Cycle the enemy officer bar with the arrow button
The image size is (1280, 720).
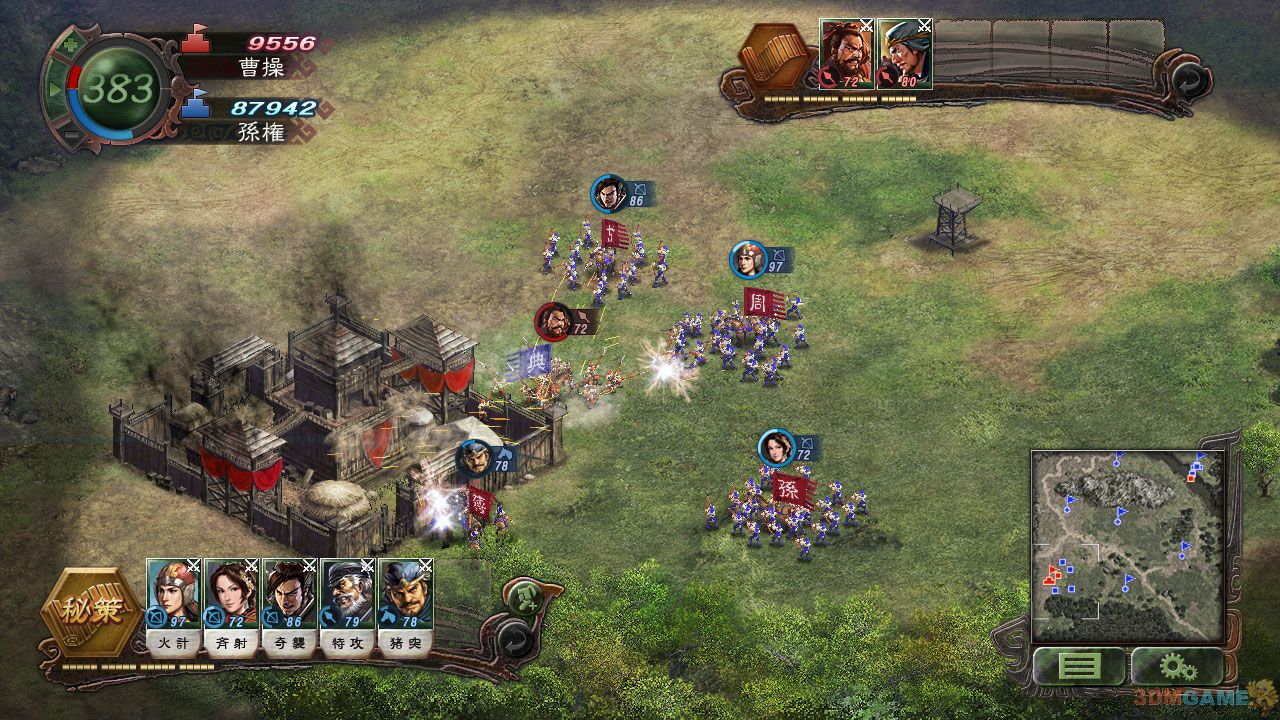[1186, 78]
